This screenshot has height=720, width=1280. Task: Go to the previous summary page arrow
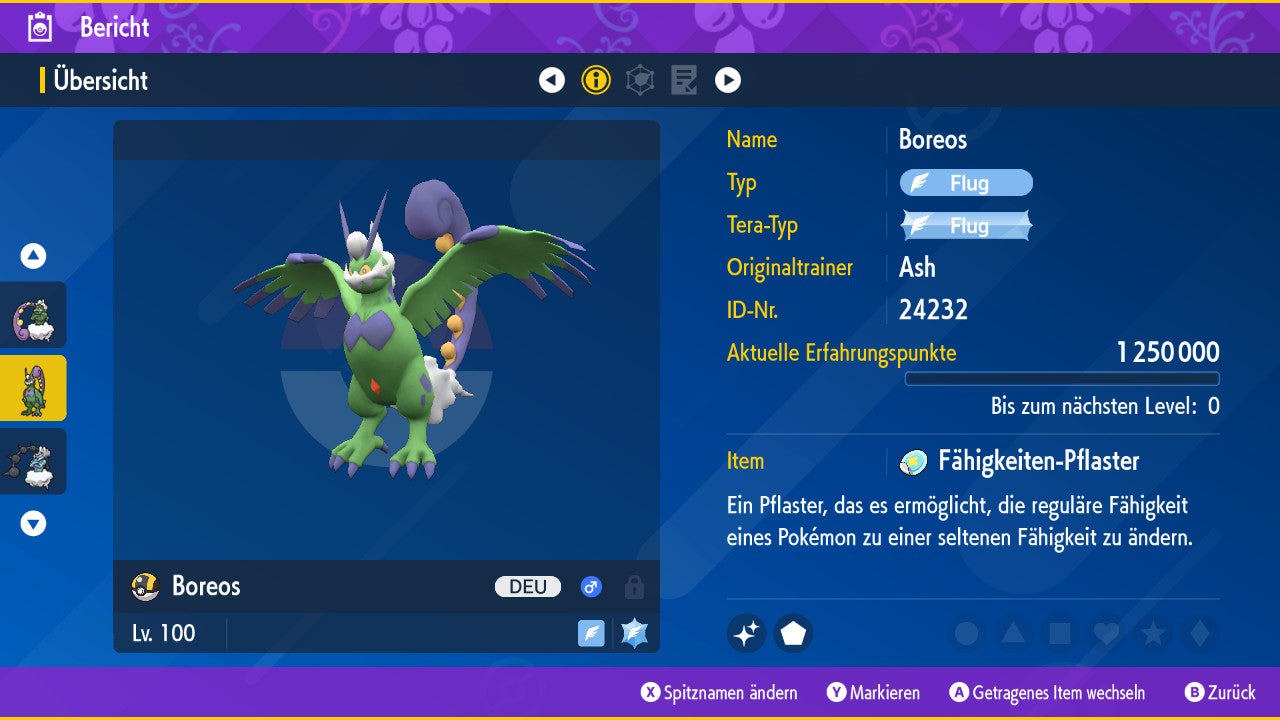552,80
